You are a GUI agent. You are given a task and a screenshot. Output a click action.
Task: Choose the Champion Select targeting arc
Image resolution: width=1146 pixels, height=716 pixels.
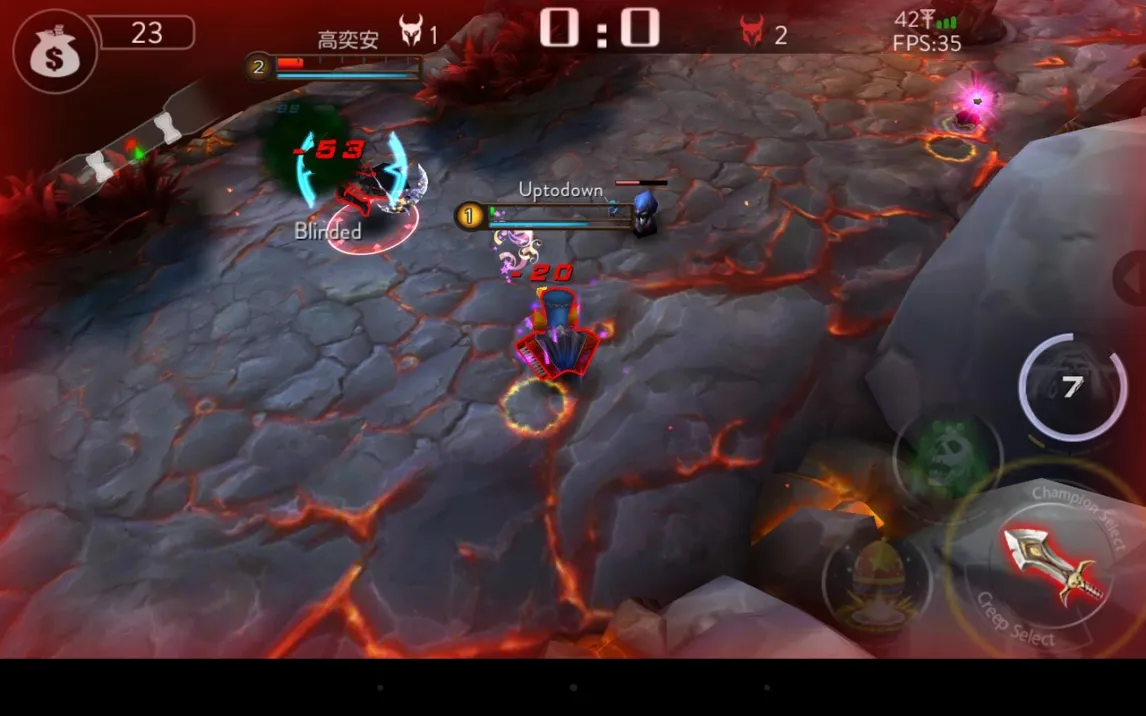pyautogui.click(x=1080, y=506)
